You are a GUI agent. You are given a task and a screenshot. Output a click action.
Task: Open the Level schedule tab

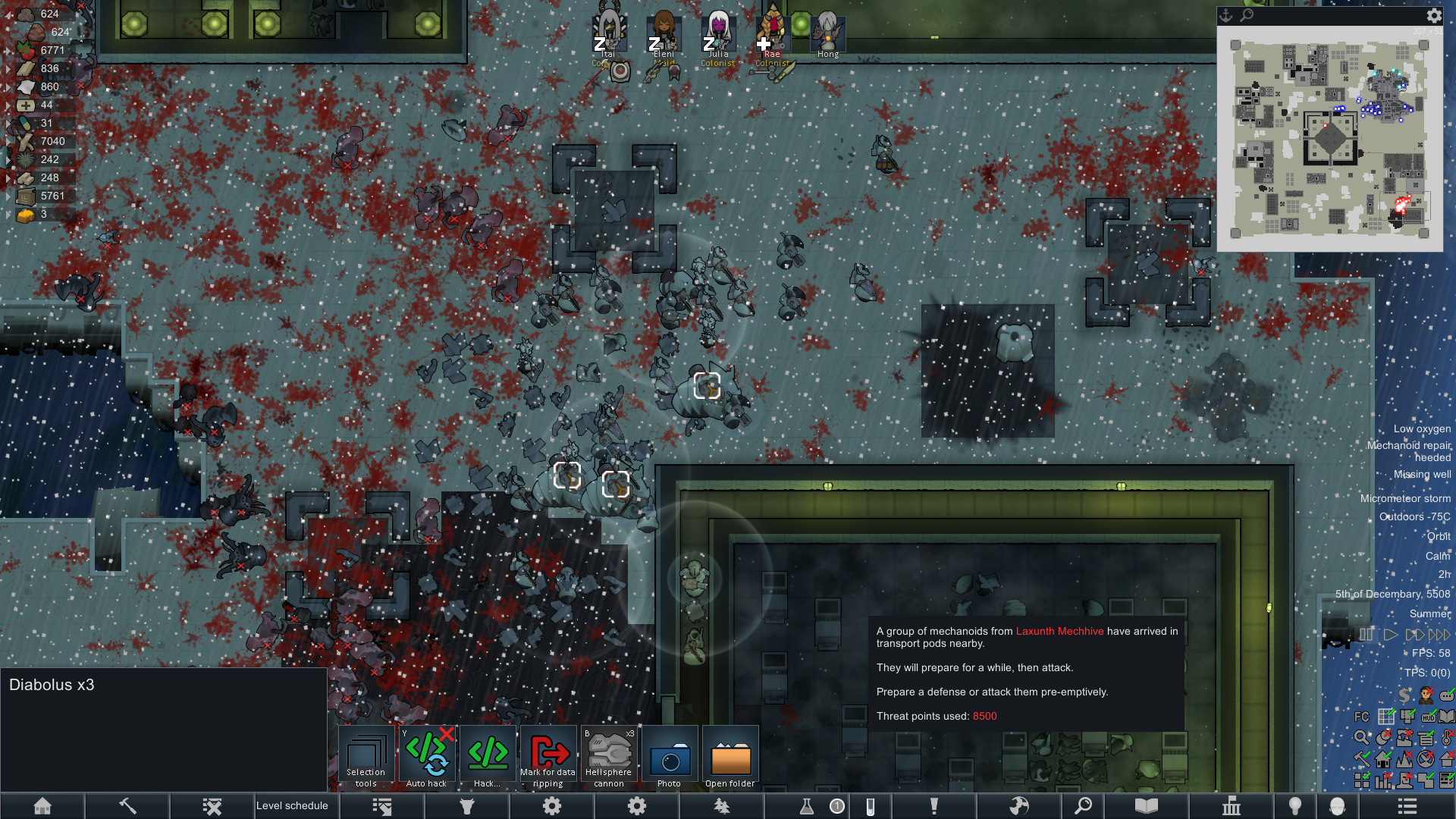292,805
